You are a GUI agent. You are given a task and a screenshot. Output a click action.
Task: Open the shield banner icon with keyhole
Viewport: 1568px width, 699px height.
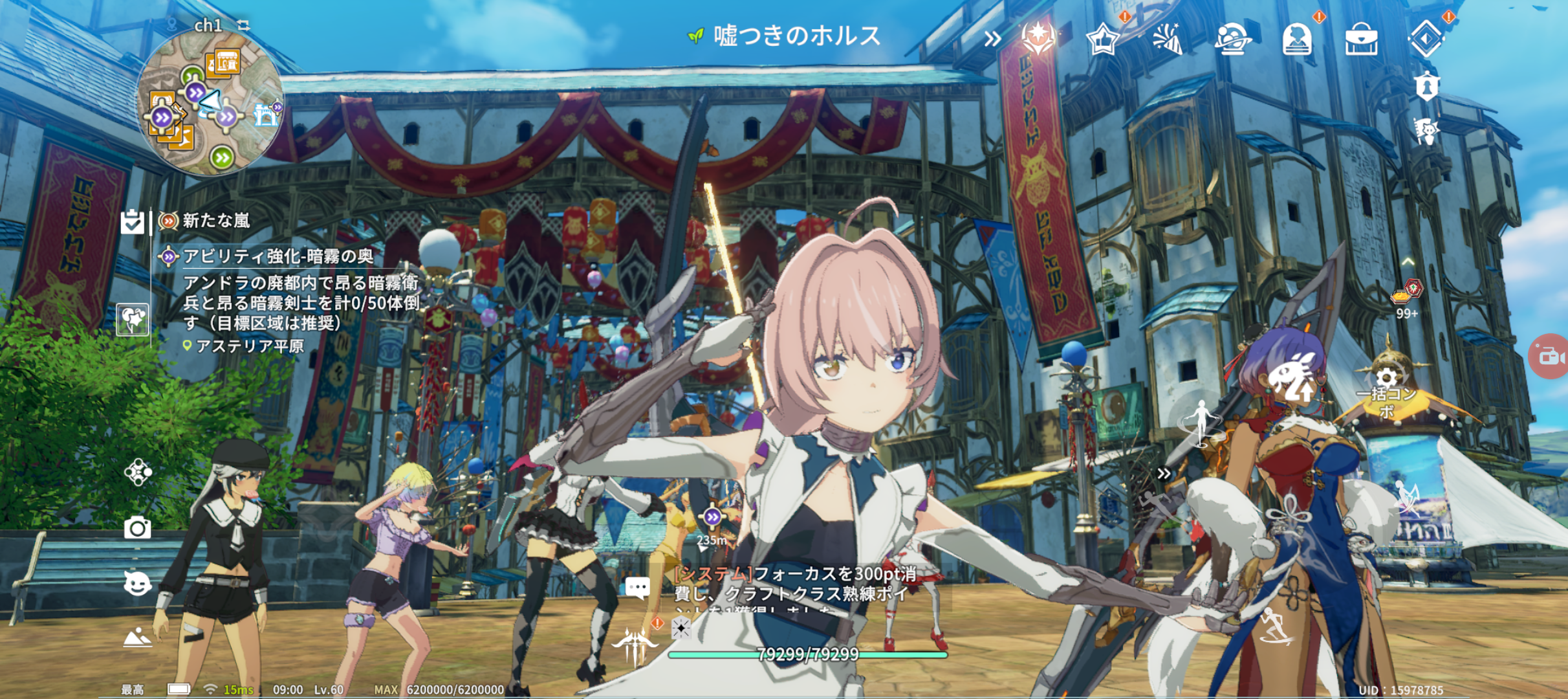coord(1426,87)
